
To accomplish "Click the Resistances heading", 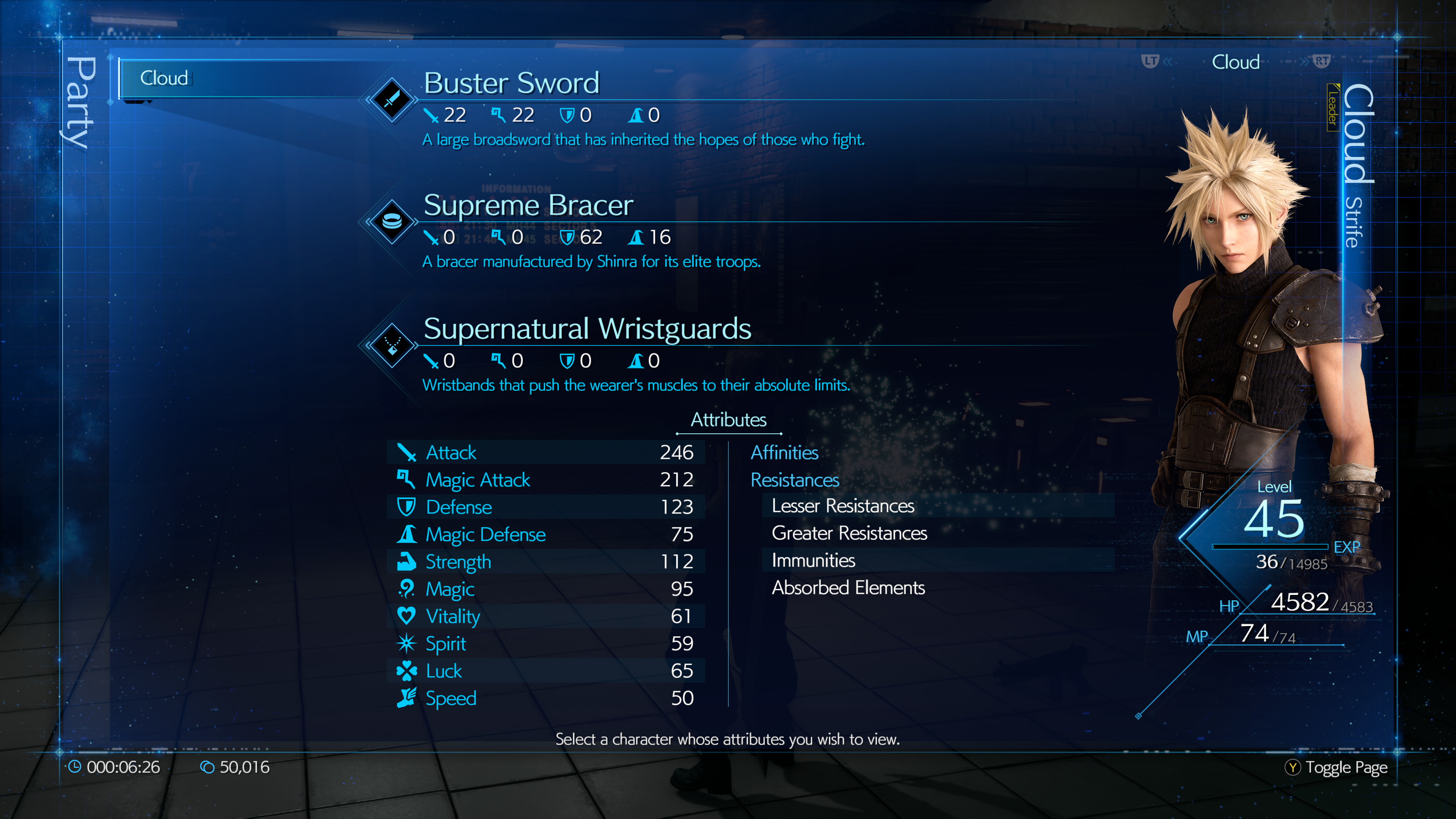I will 794,480.
